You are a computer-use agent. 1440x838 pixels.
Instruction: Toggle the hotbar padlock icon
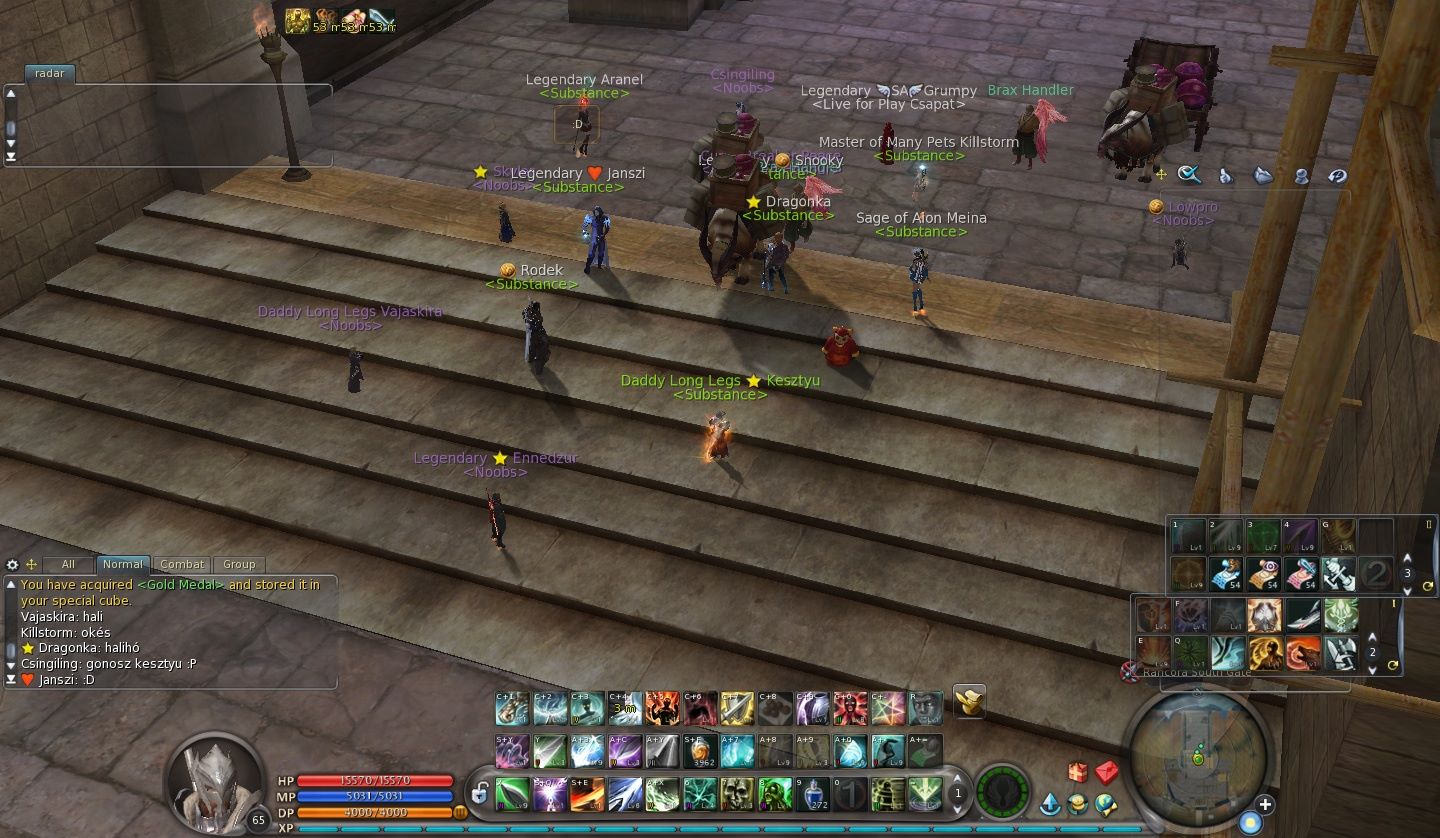coord(480,793)
